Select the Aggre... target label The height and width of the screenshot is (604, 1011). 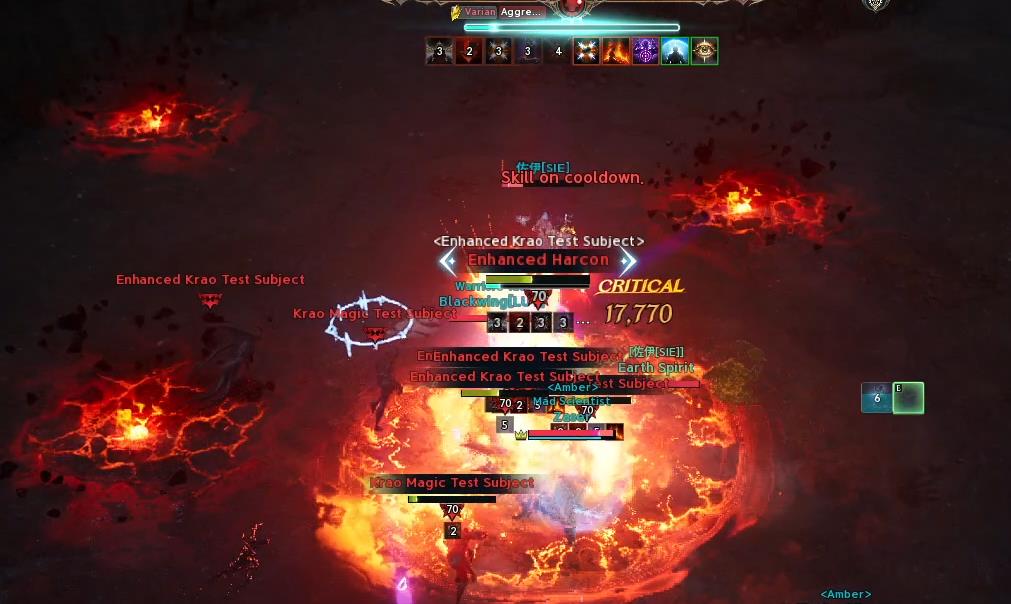(523, 12)
